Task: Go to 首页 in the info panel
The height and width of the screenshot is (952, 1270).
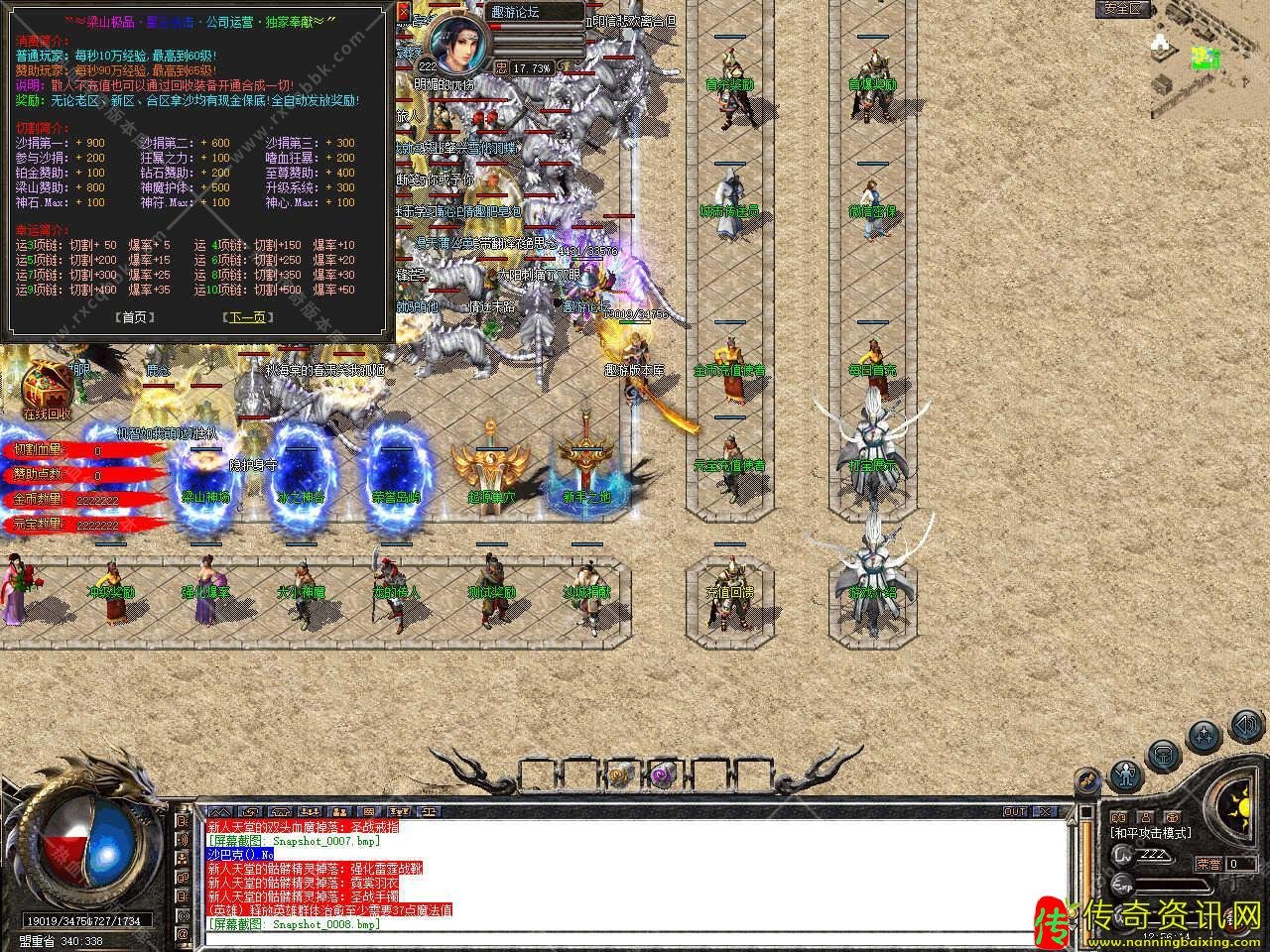Action: [135, 317]
